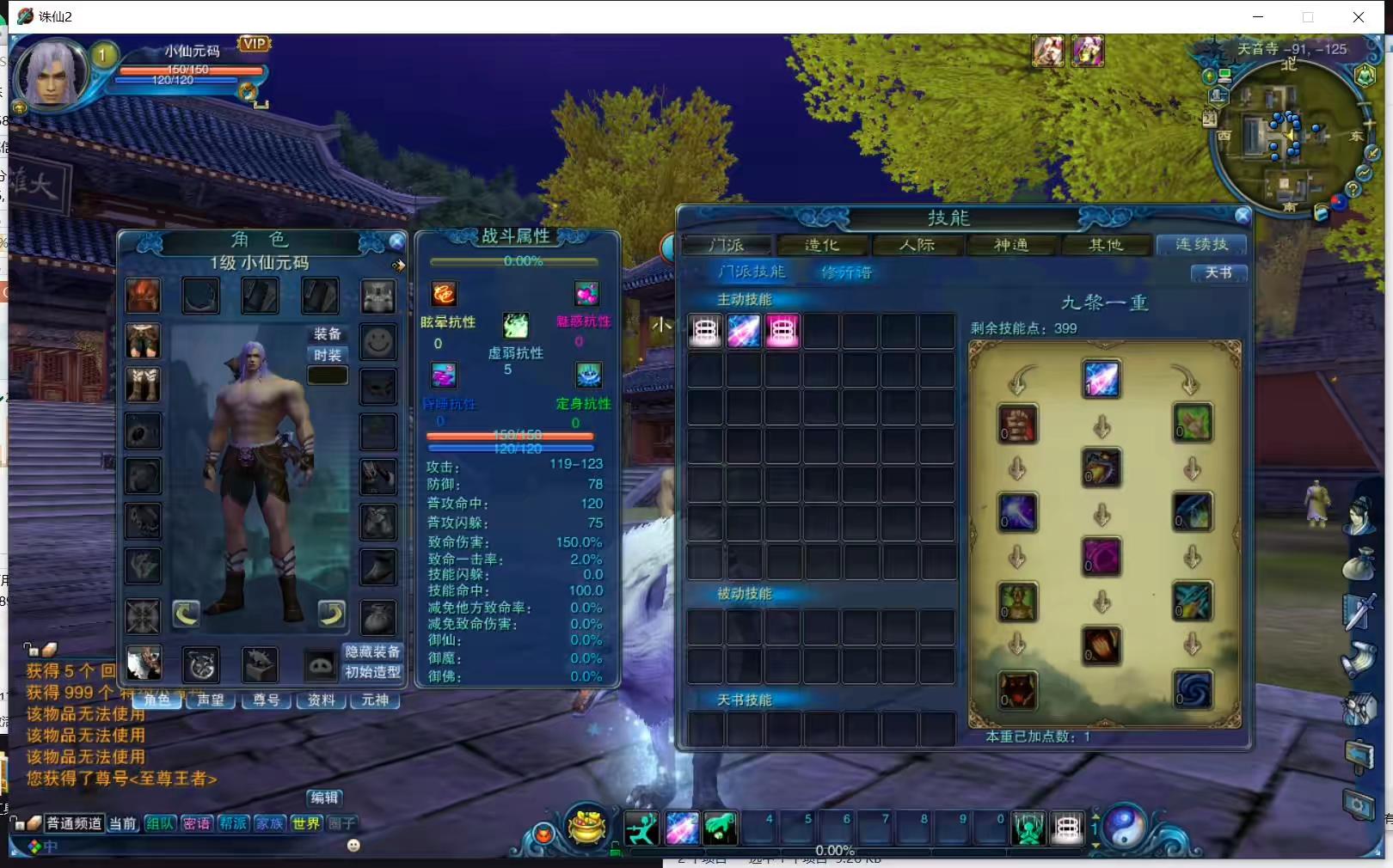Screen dimensions: 1393x868
Task: Toggle the 隐藏装备 hide equipment button
Action: 372,652
